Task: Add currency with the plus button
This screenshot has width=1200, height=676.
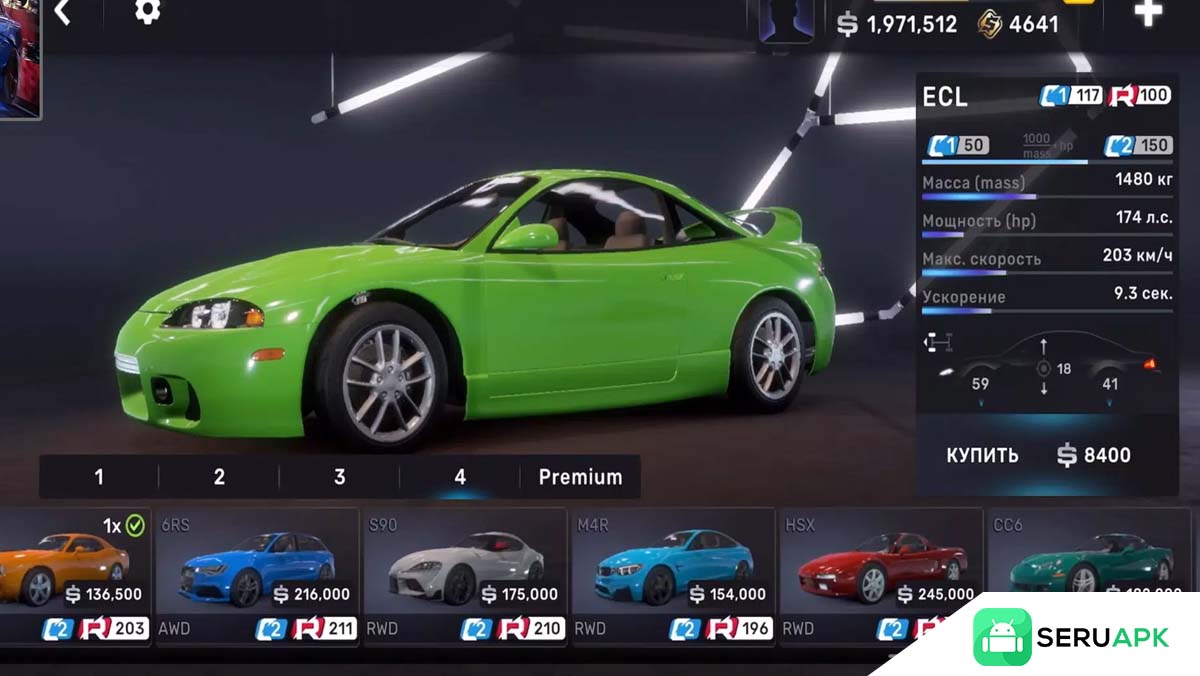Action: click(1147, 13)
